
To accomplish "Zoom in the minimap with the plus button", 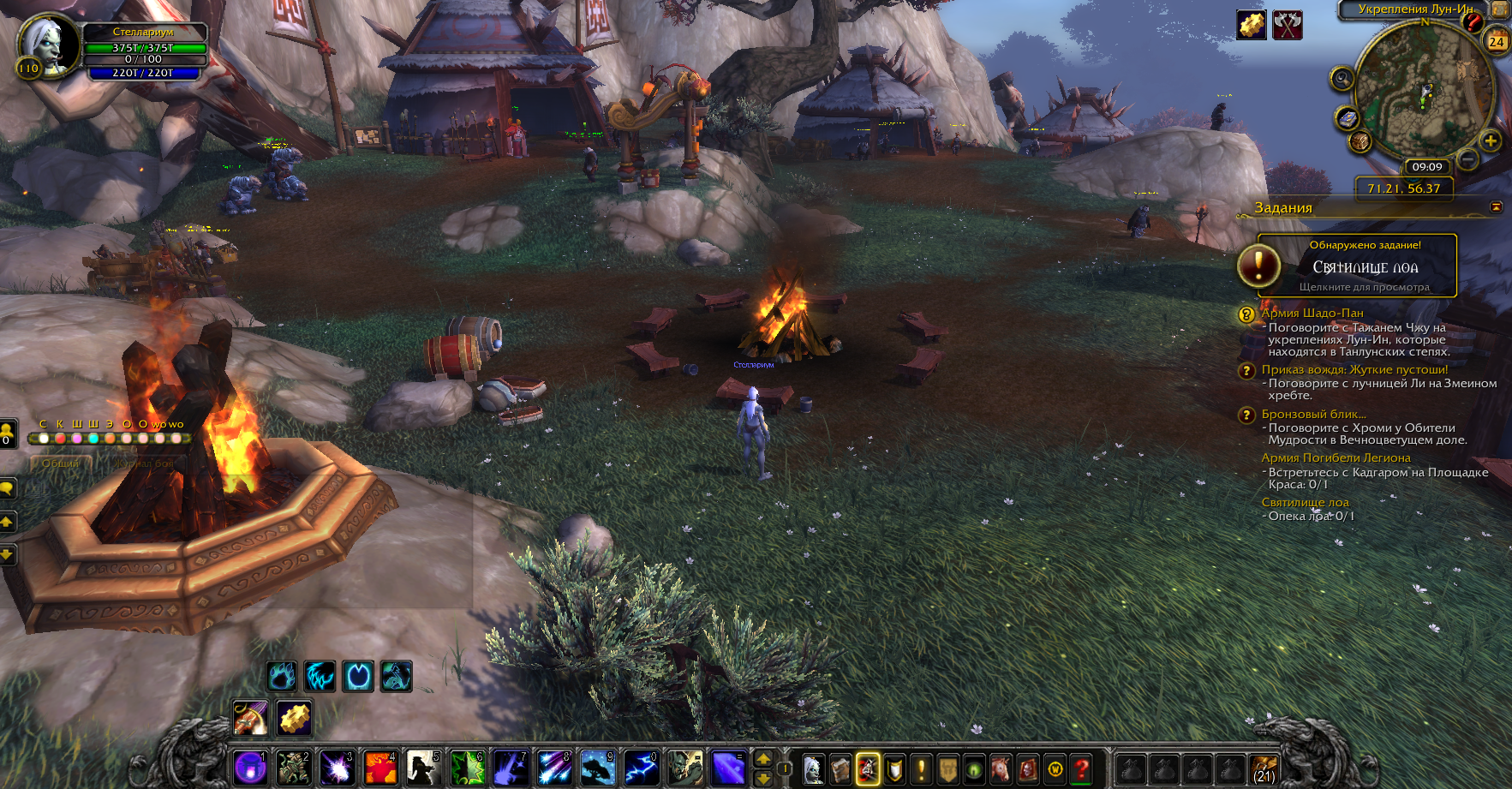I will pyautogui.click(x=1491, y=141).
